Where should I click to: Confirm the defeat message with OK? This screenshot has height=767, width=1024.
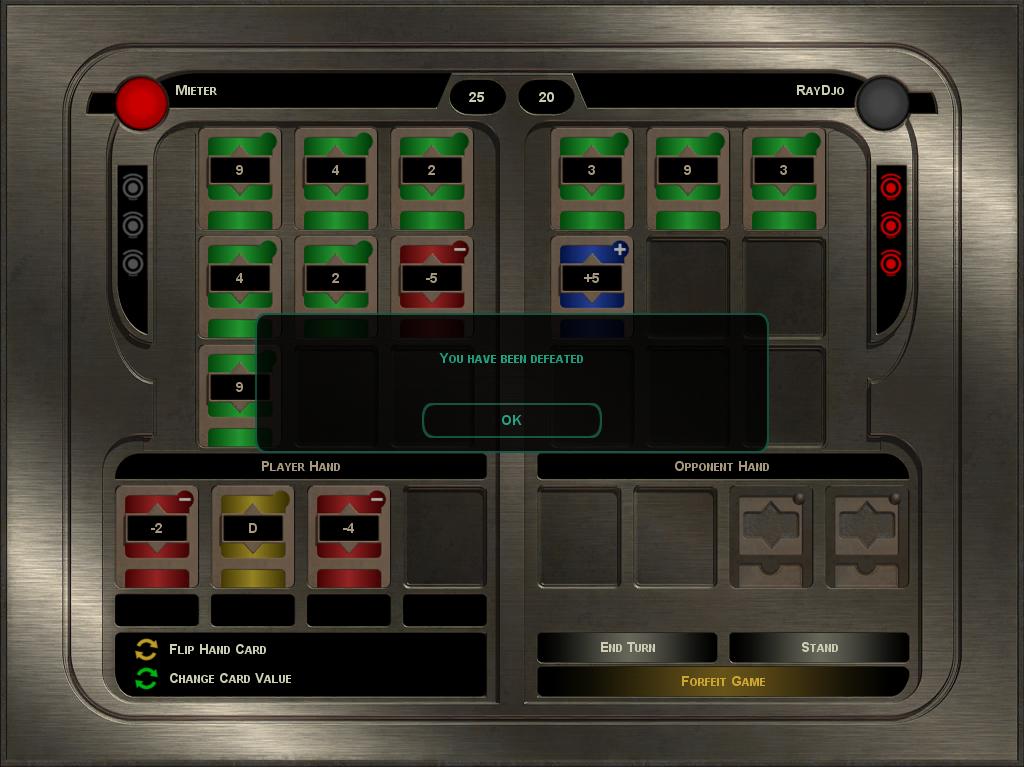pyautogui.click(x=511, y=420)
